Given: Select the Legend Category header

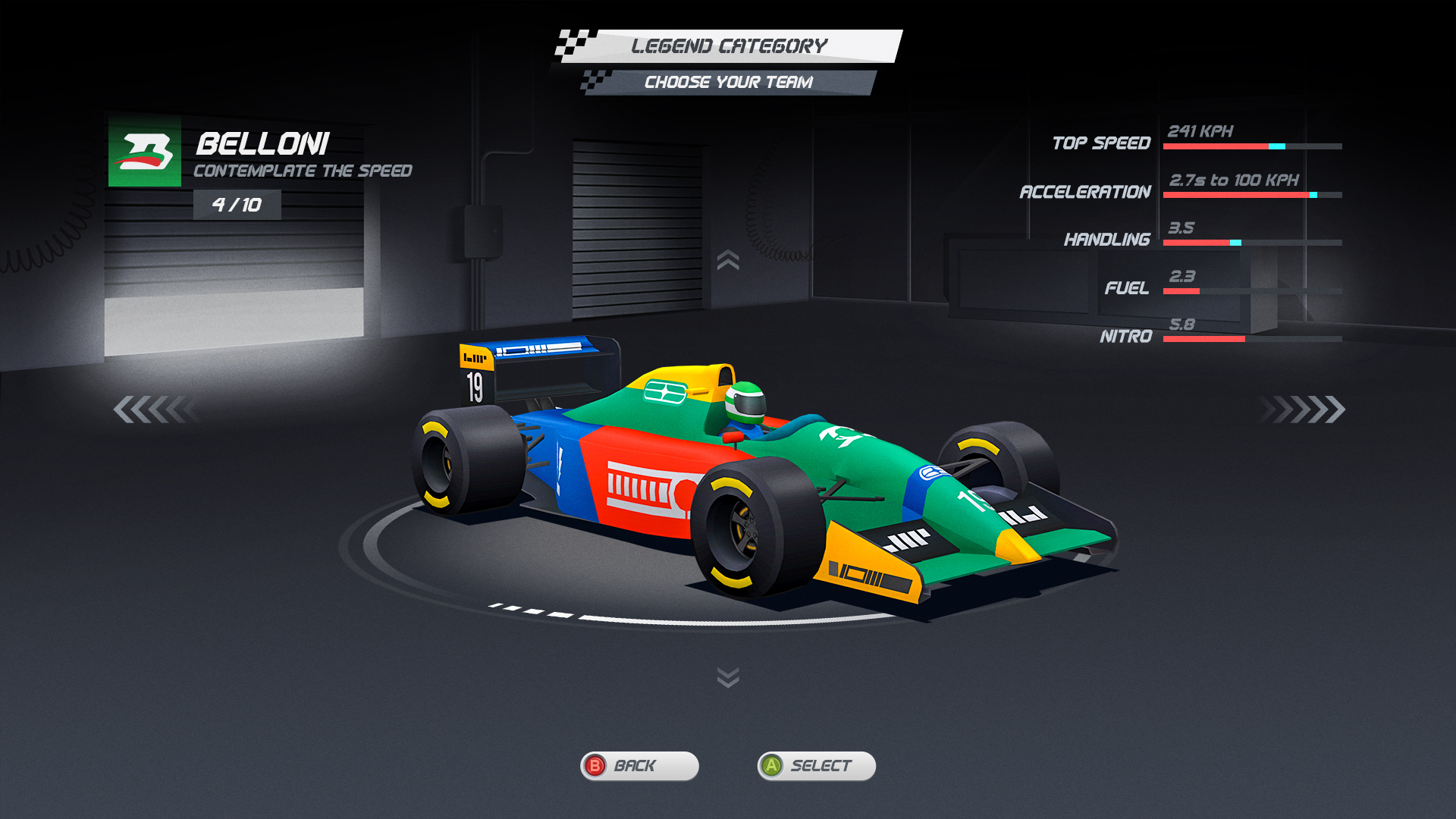Looking at the screenshot, I should (730, 45).
